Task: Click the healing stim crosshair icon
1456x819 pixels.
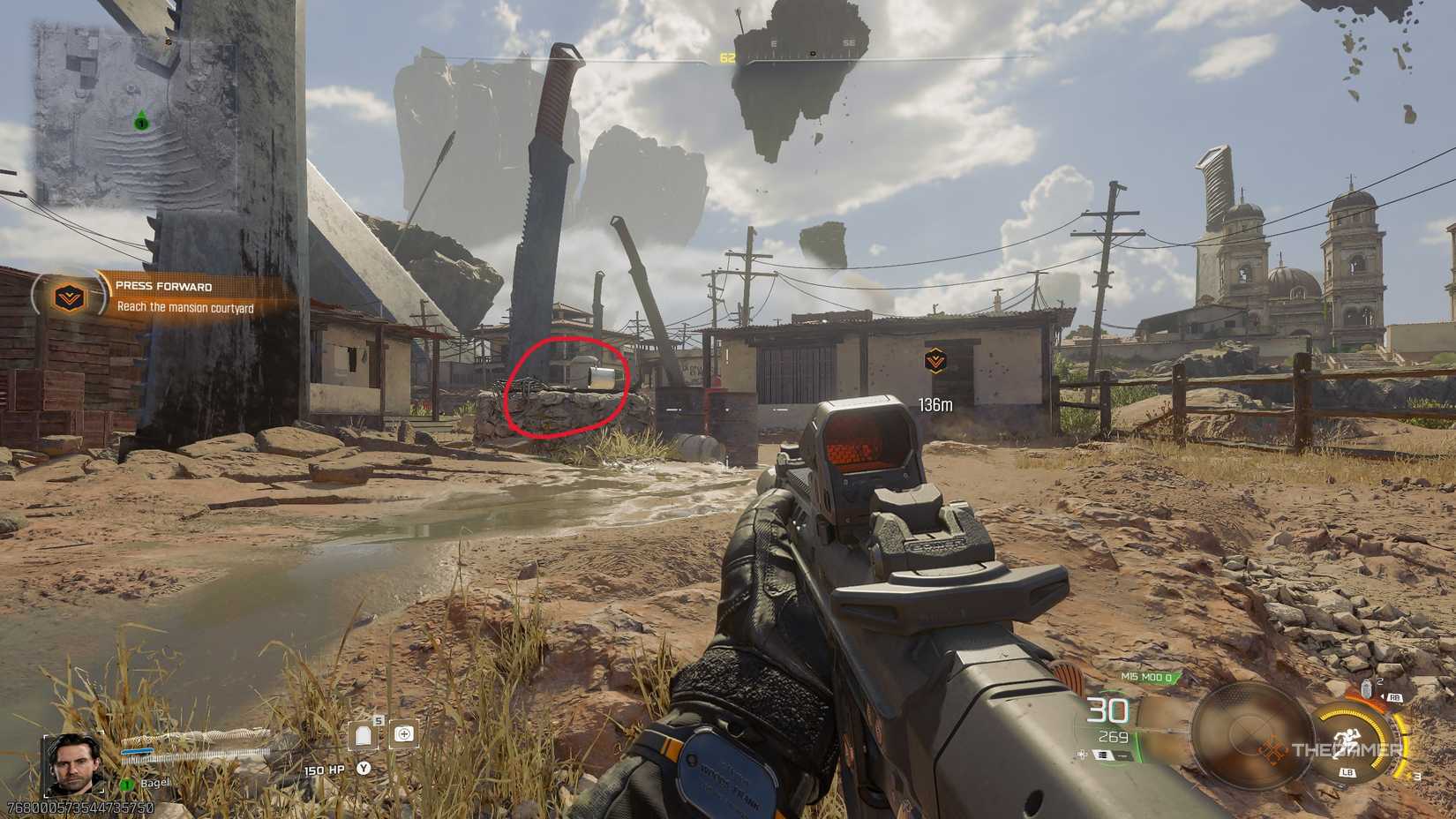Action: coord(404,735)
